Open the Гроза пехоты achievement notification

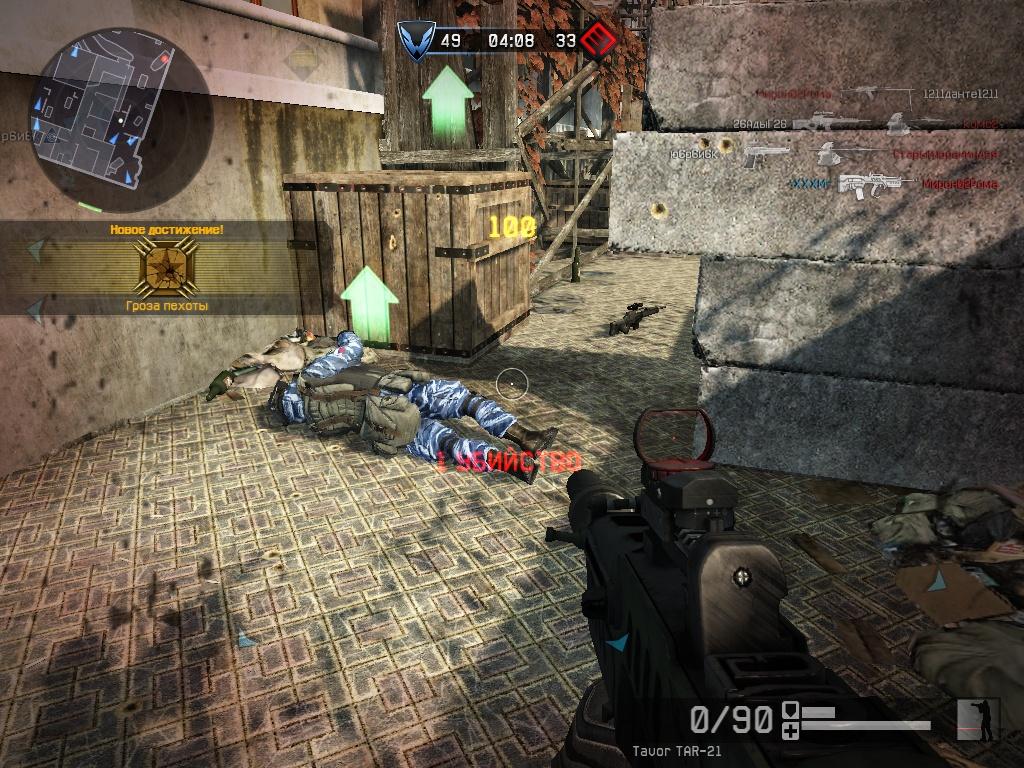pos(166,267)
